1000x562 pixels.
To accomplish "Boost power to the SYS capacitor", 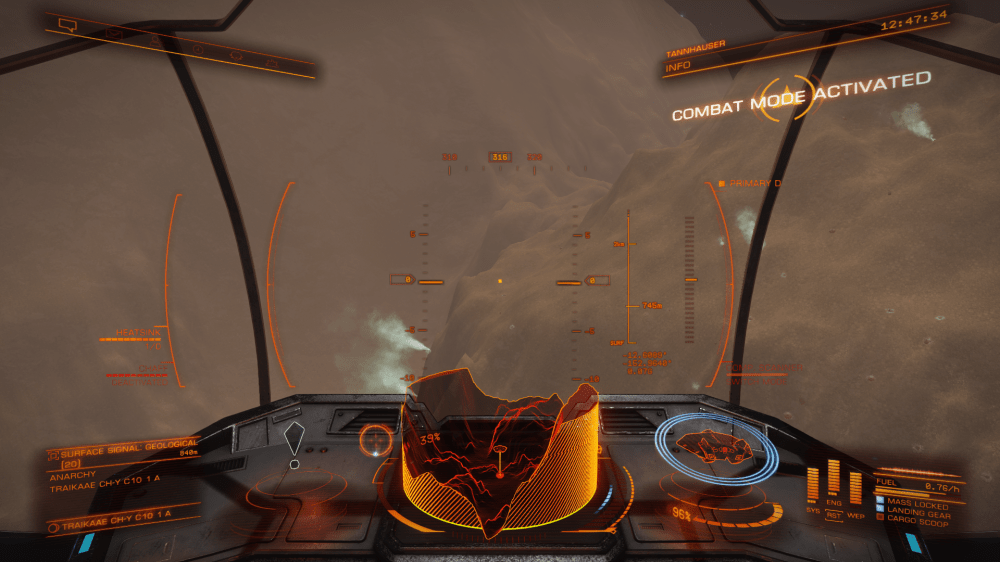I will click(812, 485).
